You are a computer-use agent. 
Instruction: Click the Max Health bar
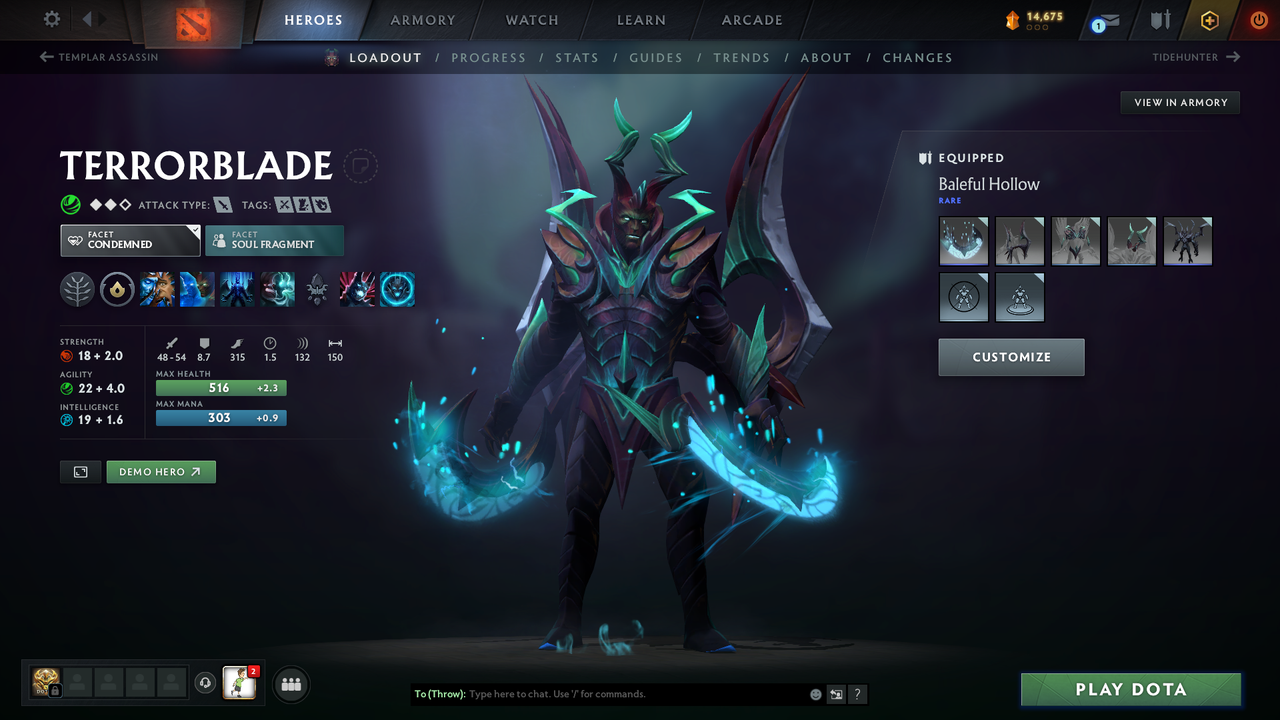coord(220,387)
